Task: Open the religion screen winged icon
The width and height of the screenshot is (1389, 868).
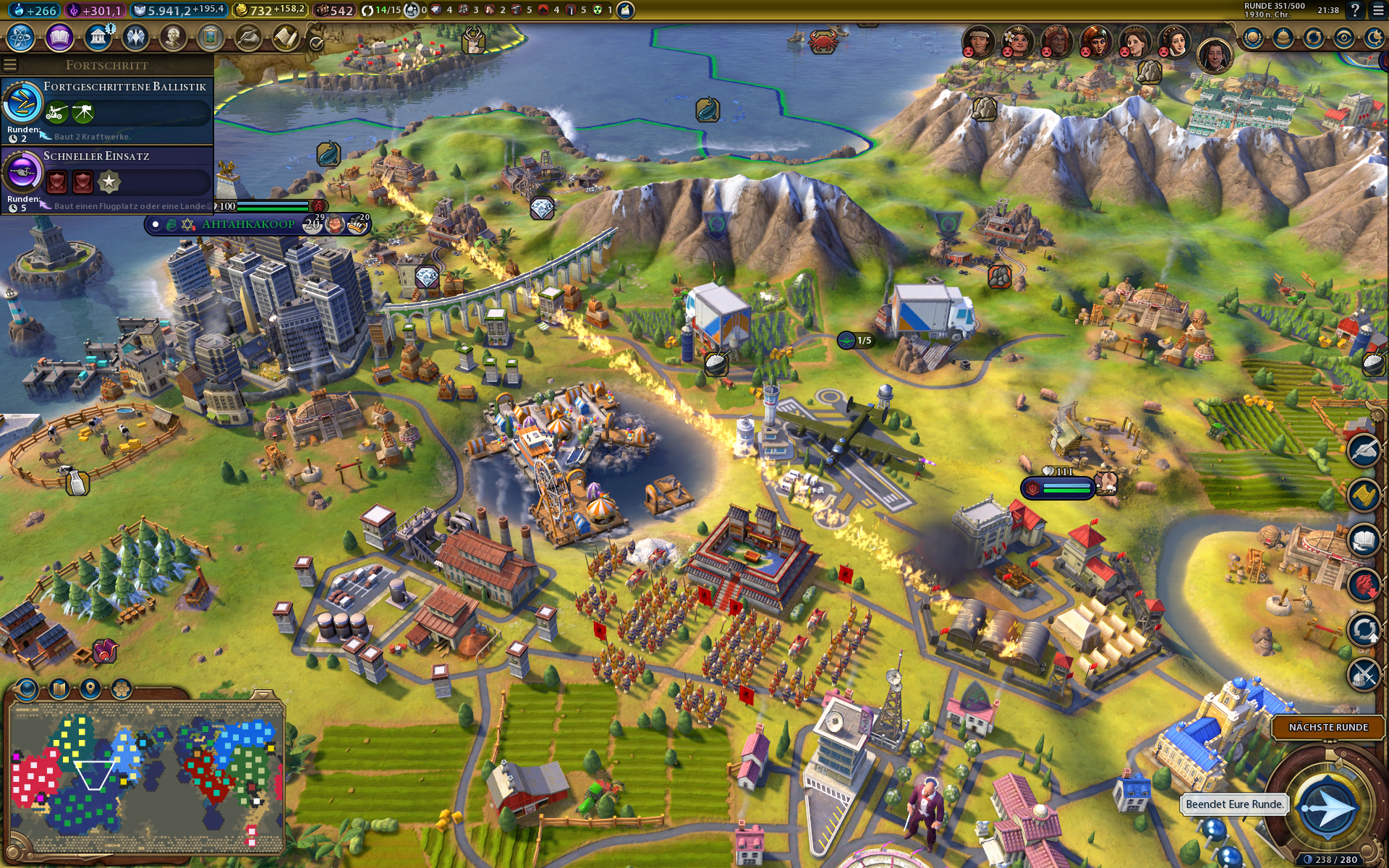Action: coord(135,37)
